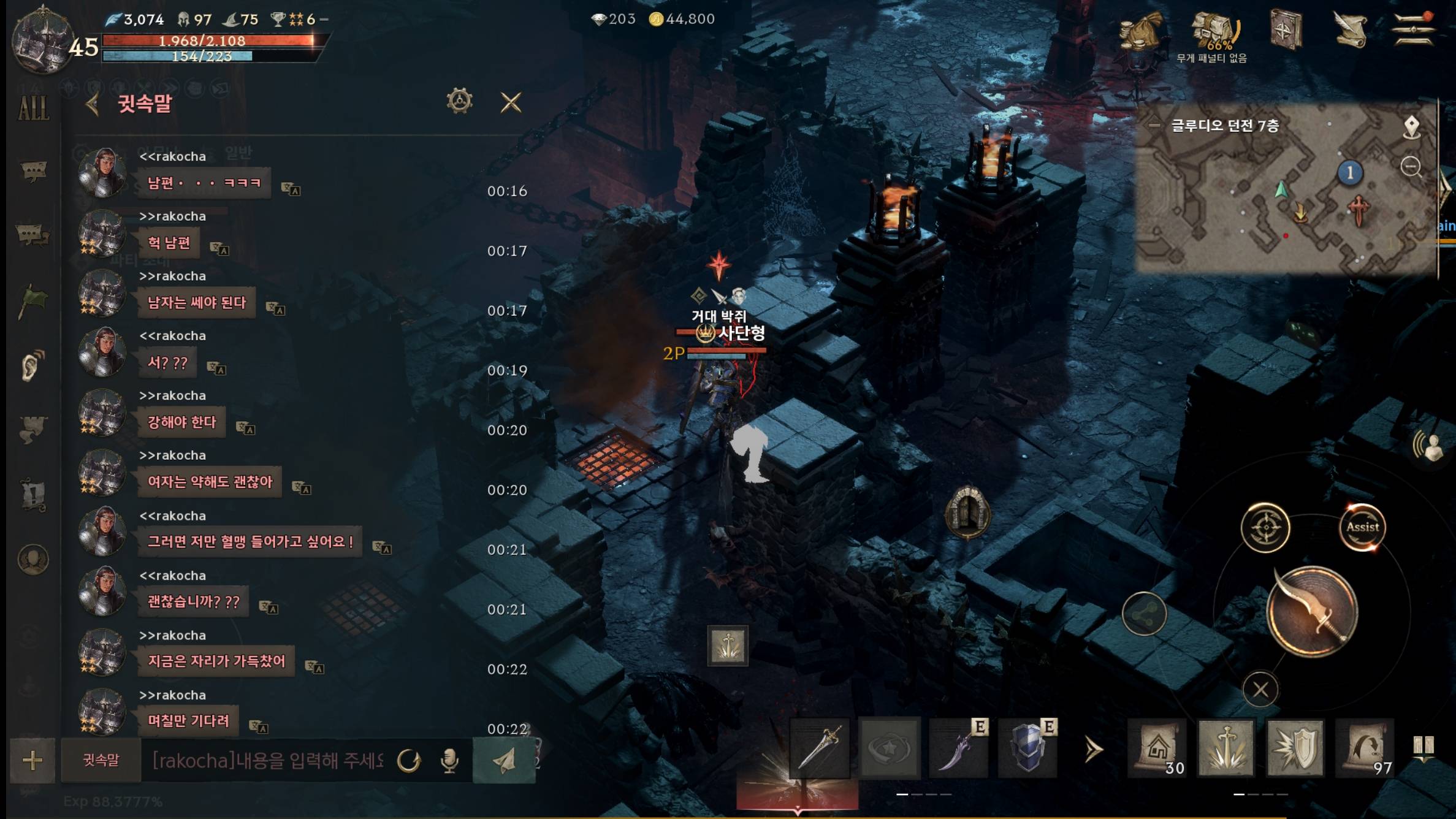This screenshot has width=1456, height=819.
Task: Zoom out the minimap
Action: click(x=1411, y=166)
